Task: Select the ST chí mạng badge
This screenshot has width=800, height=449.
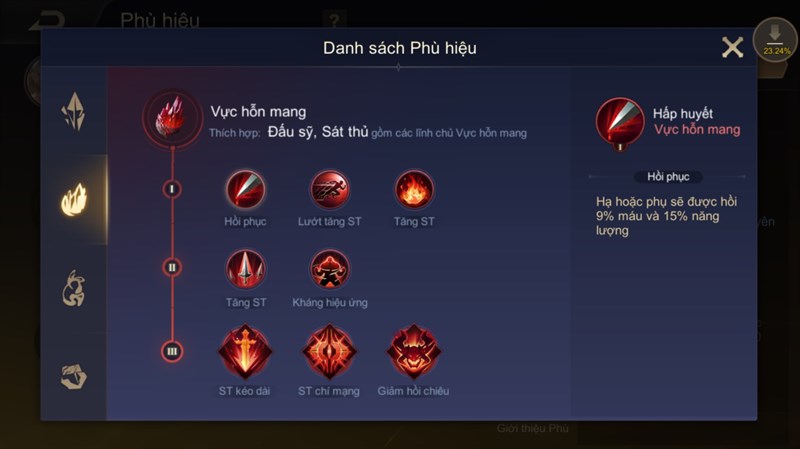Action: pos(329,351)
